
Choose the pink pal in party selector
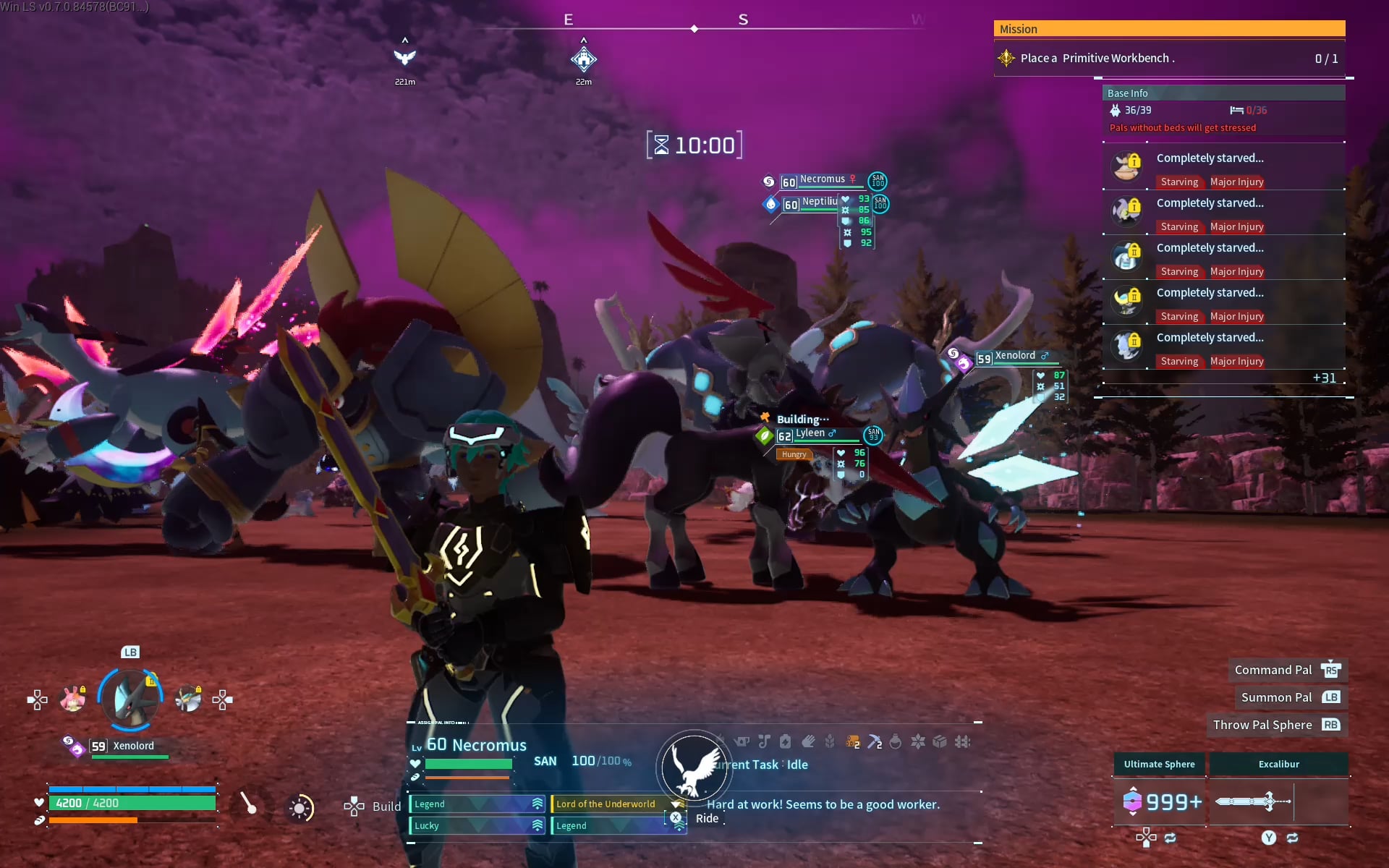(x=72, y=699)
